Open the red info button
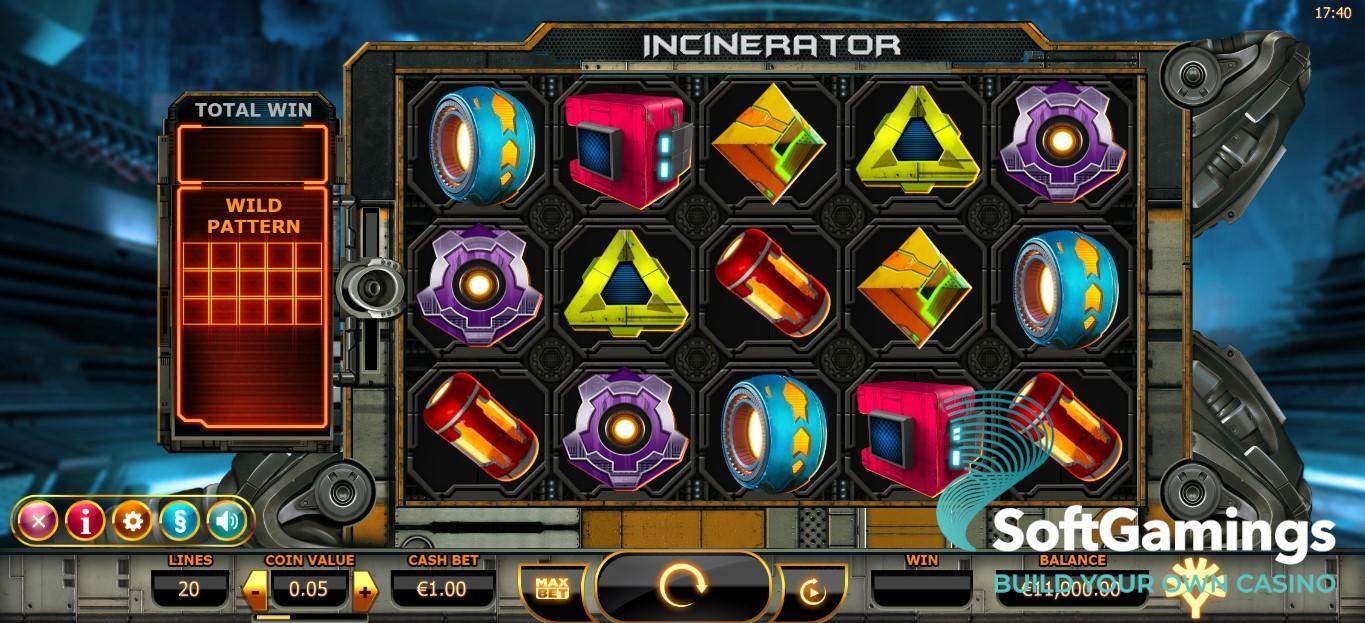The image size is (1365, 623). [x=85, y=520]
